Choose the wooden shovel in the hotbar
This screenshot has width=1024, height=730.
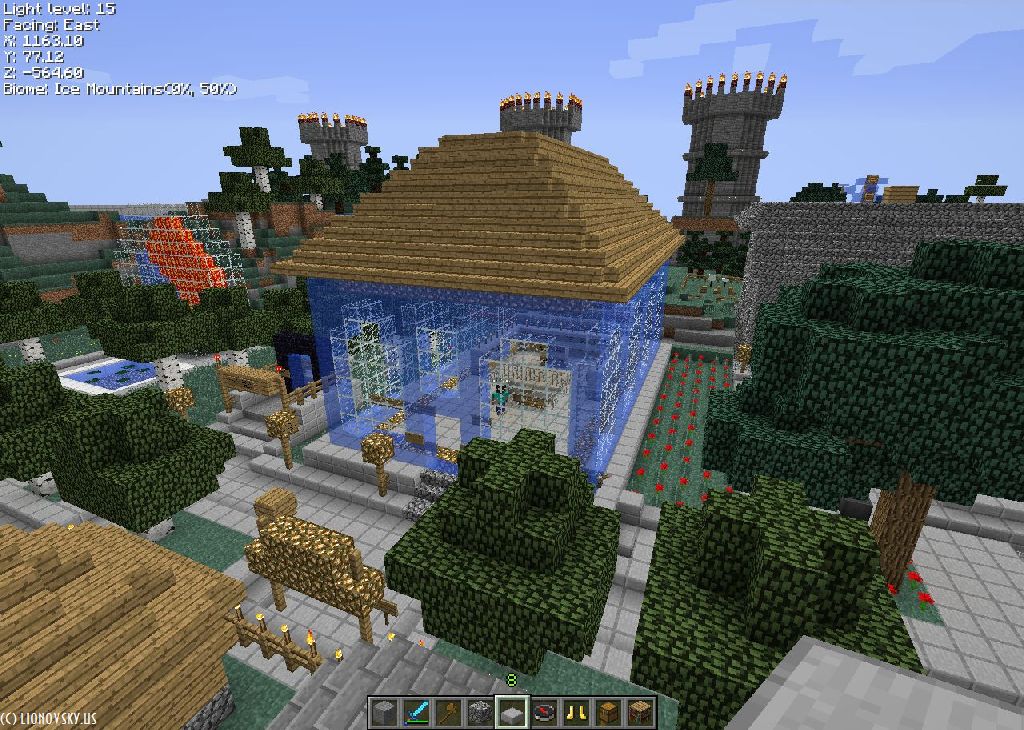[x=448, y=712]
